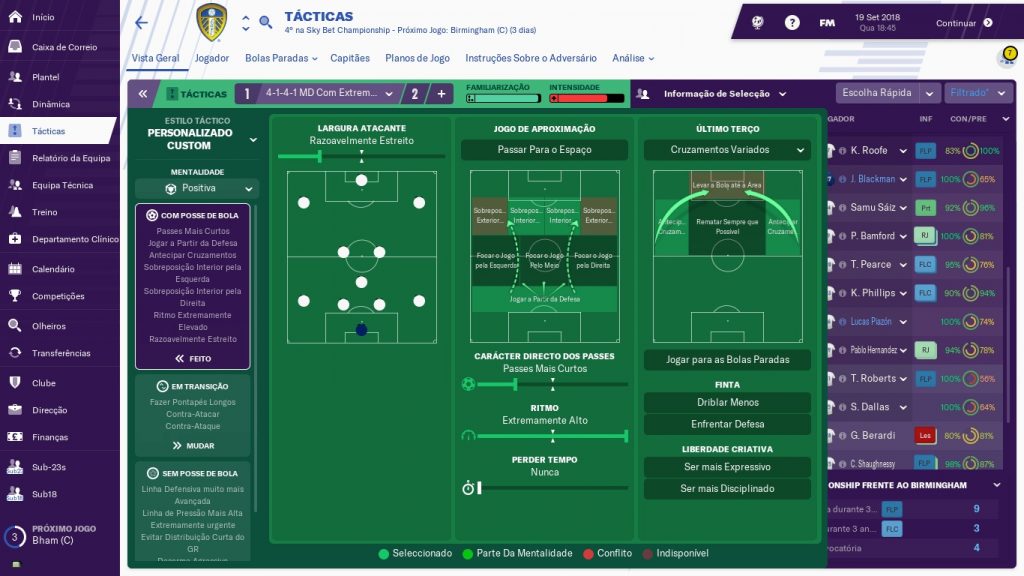Viewport: 1024px width, 576px height.
Task: Select the Driblar Menos option
Action: 727,402
